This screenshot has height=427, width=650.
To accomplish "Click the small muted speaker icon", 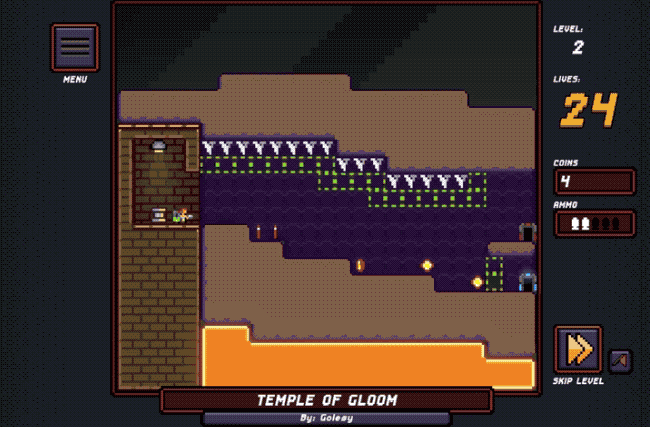I will 620,360.
